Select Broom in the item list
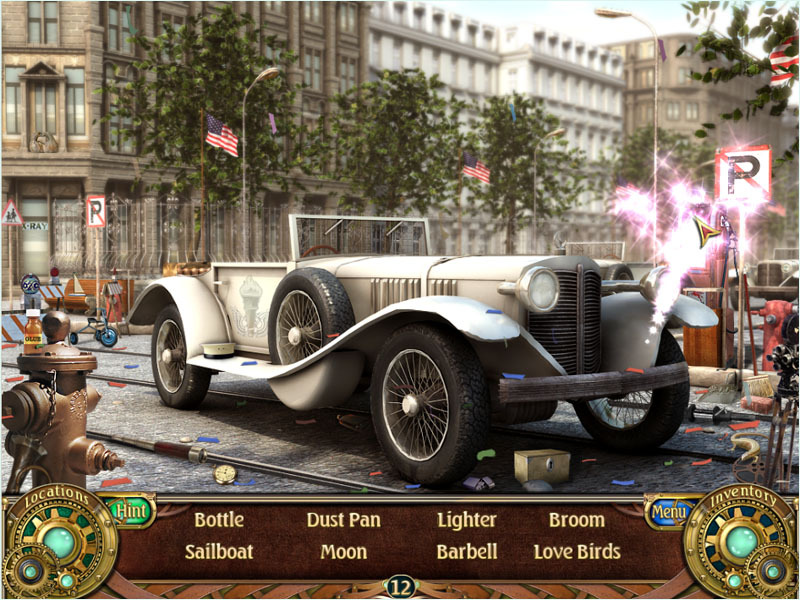The image size is (800, 600). pos(576,520)
